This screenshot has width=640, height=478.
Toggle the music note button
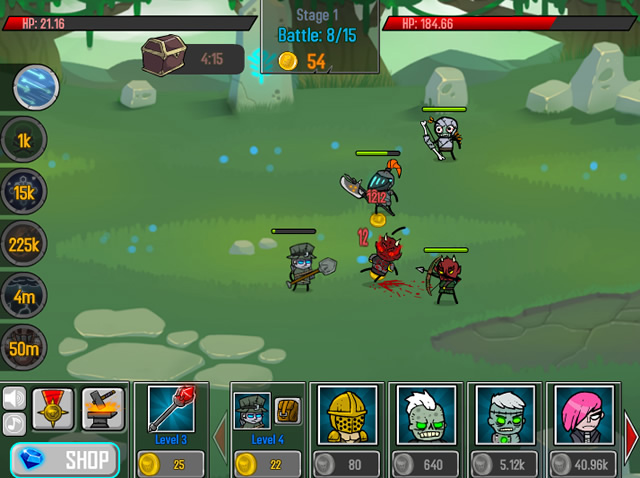(x=14, y=423)
